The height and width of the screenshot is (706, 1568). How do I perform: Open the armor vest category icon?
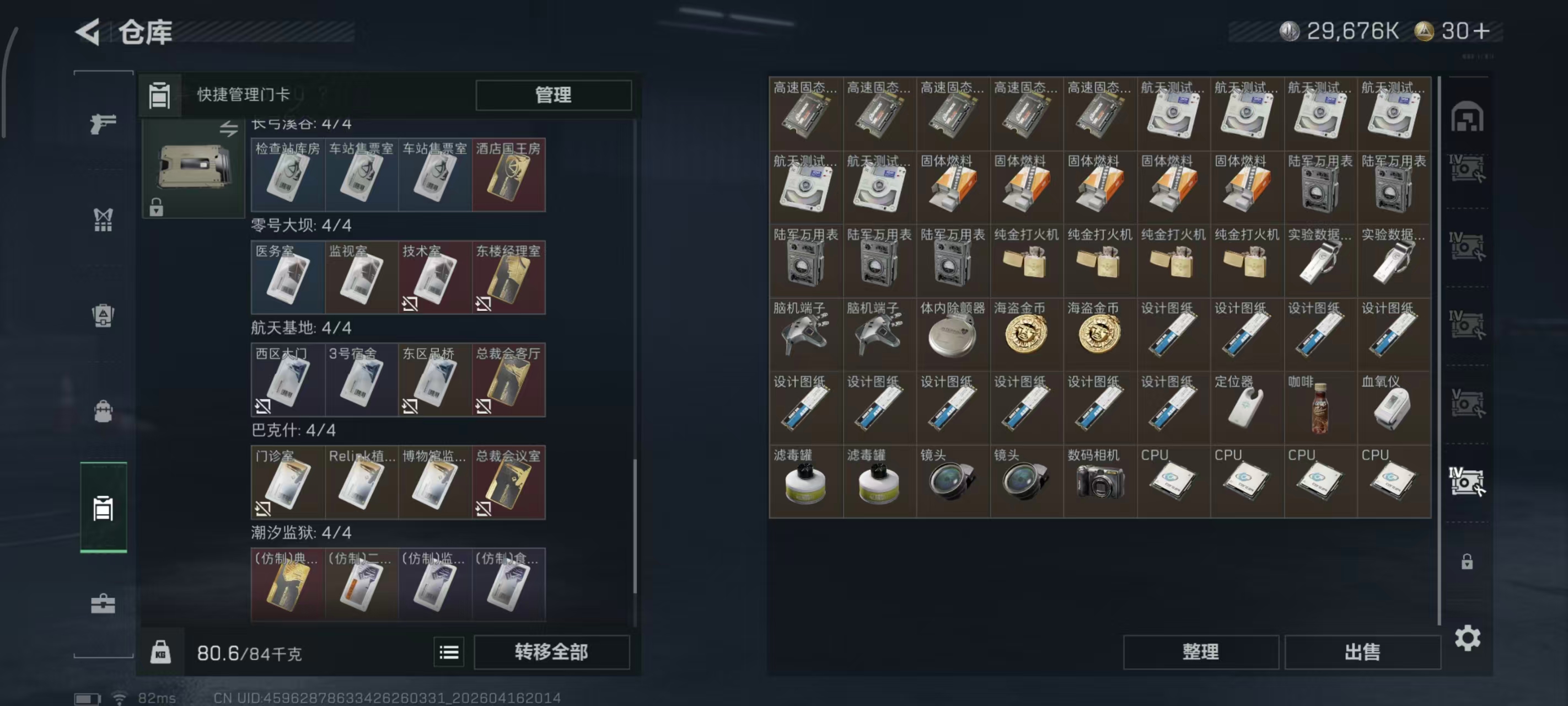point(104,314)
